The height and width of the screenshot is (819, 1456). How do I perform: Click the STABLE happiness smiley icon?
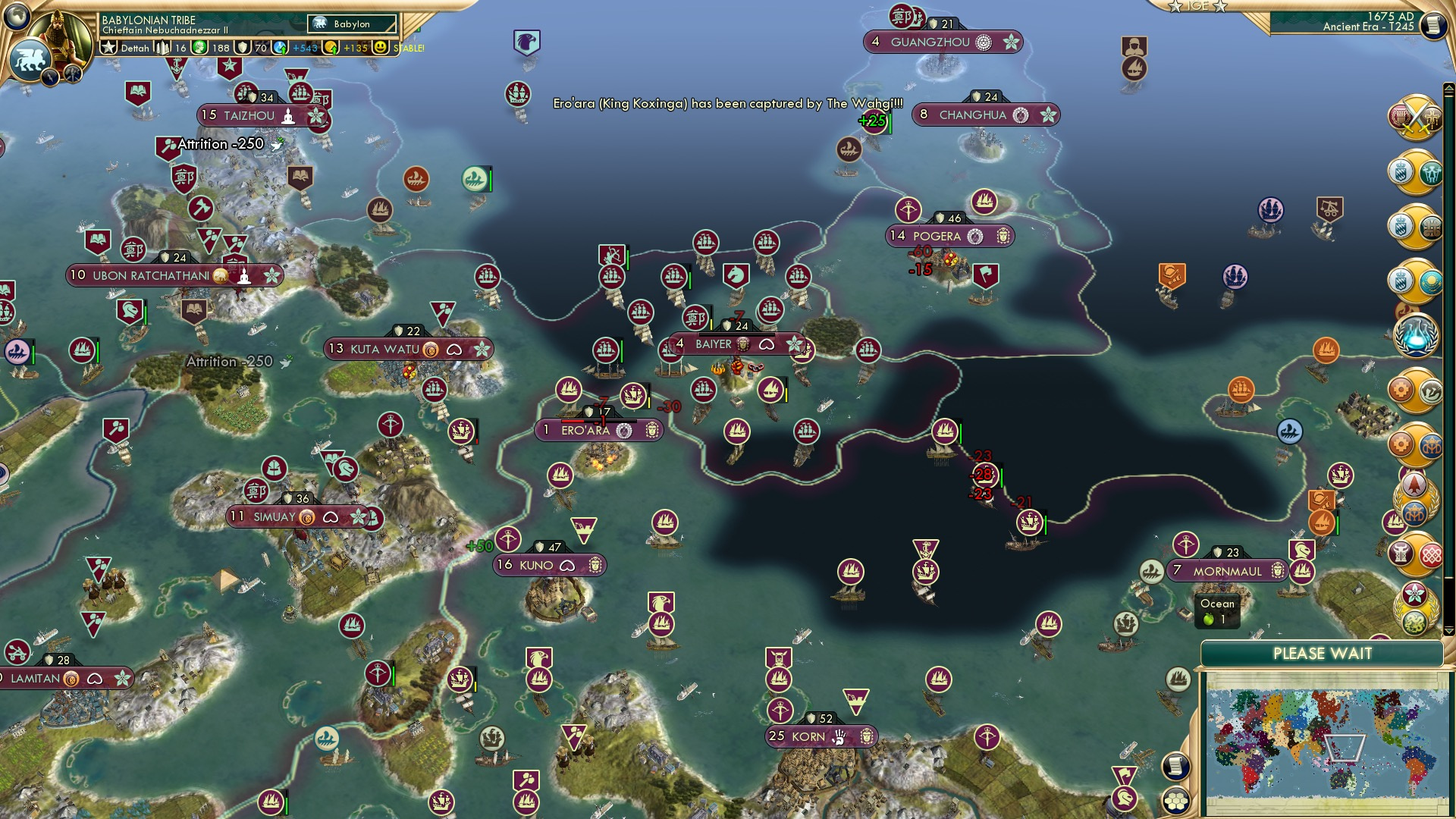[x=379, y=47]
